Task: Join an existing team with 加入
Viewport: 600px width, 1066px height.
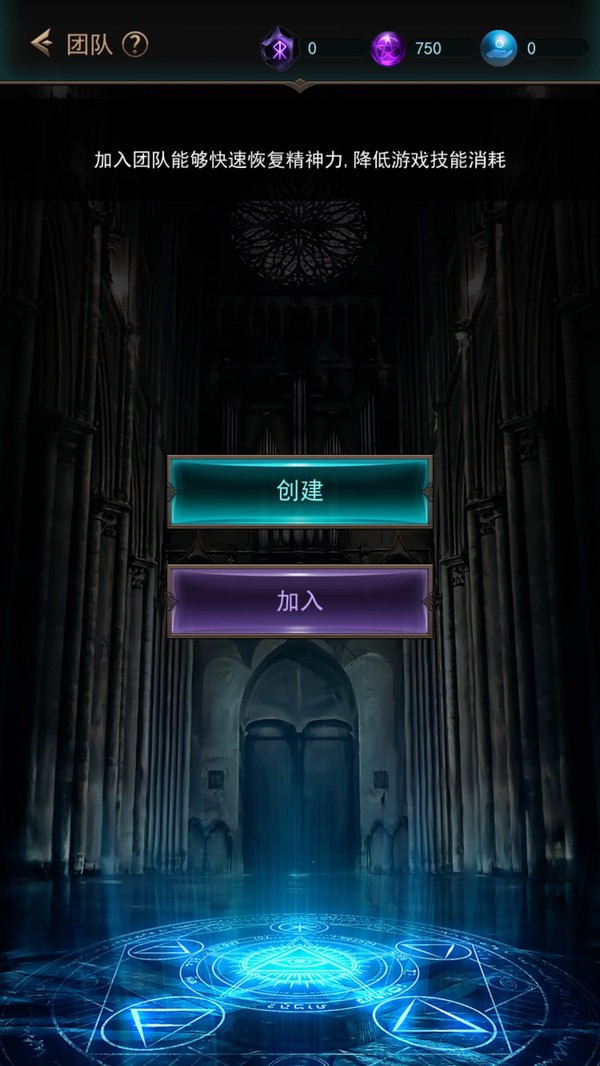Action: [x=300, y=601]
